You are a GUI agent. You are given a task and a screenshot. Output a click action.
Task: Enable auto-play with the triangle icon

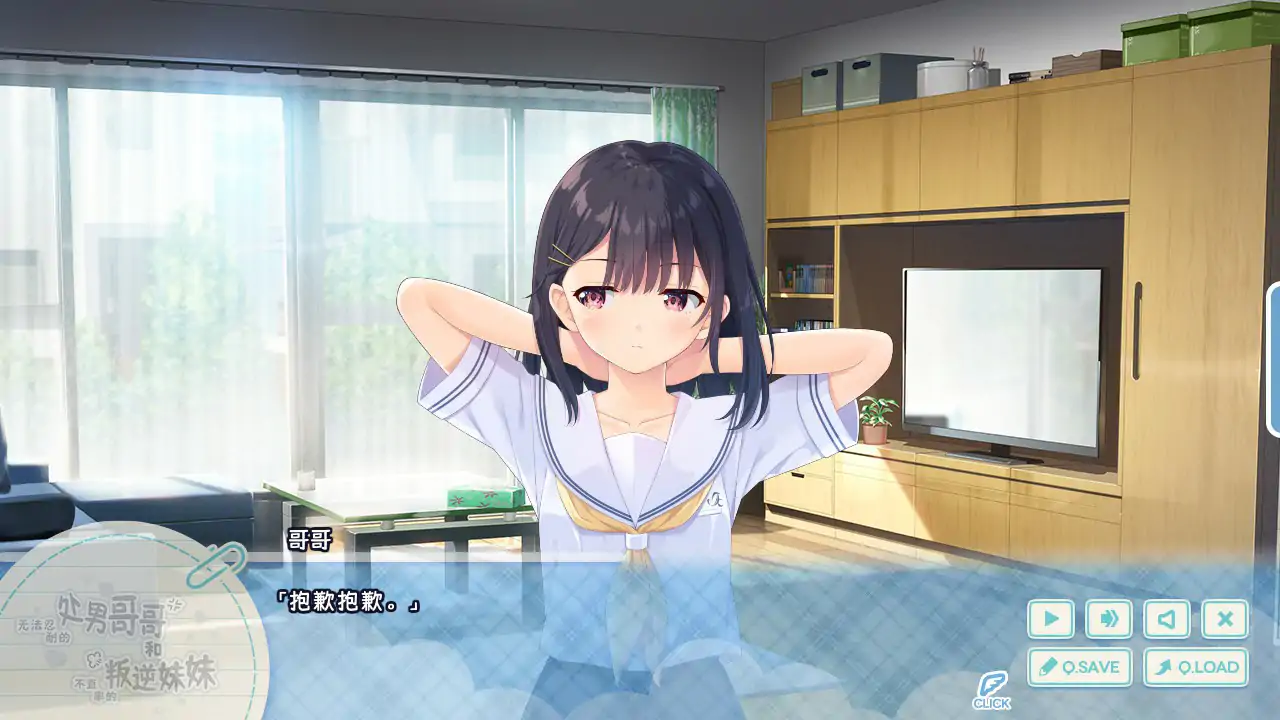[1050, 620]
